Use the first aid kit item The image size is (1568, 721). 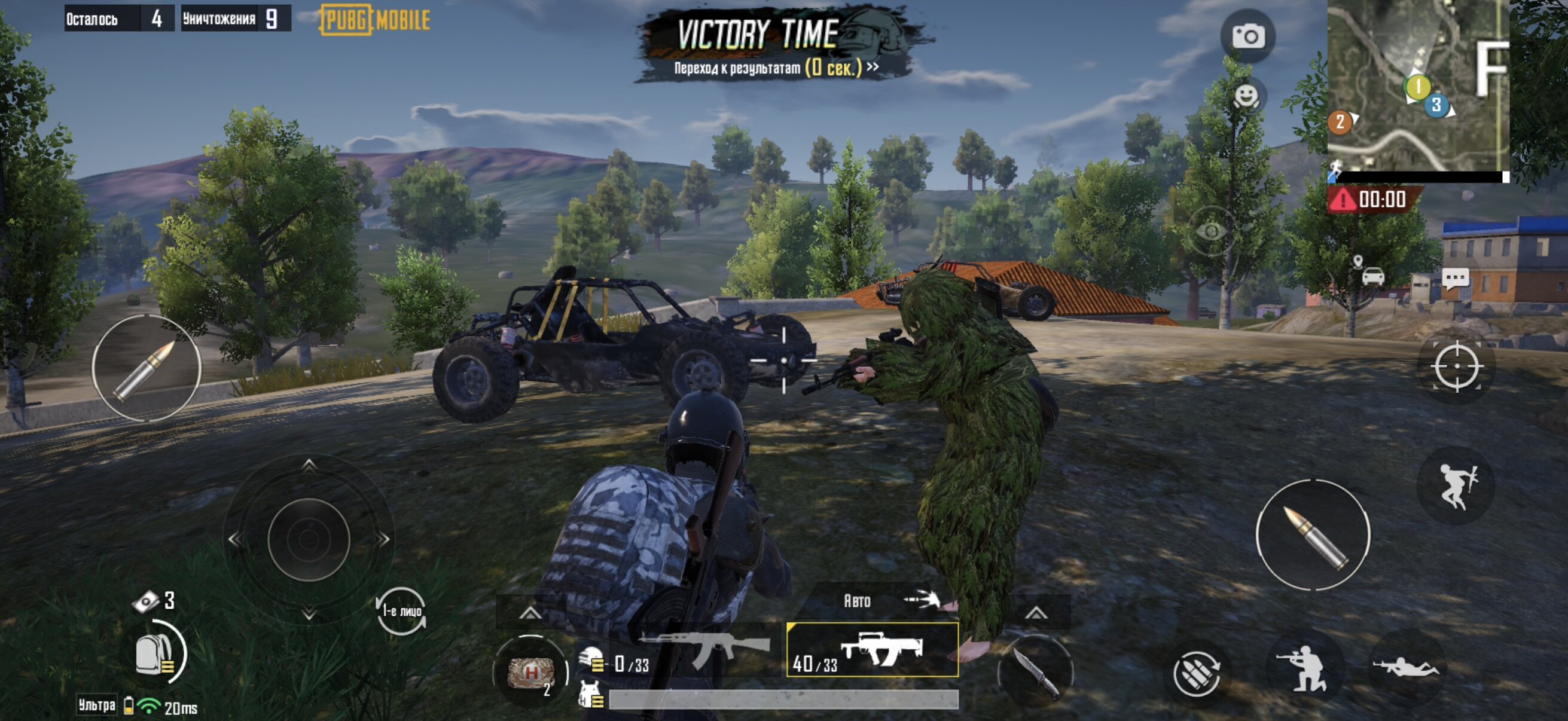click(x=531, y=673)
